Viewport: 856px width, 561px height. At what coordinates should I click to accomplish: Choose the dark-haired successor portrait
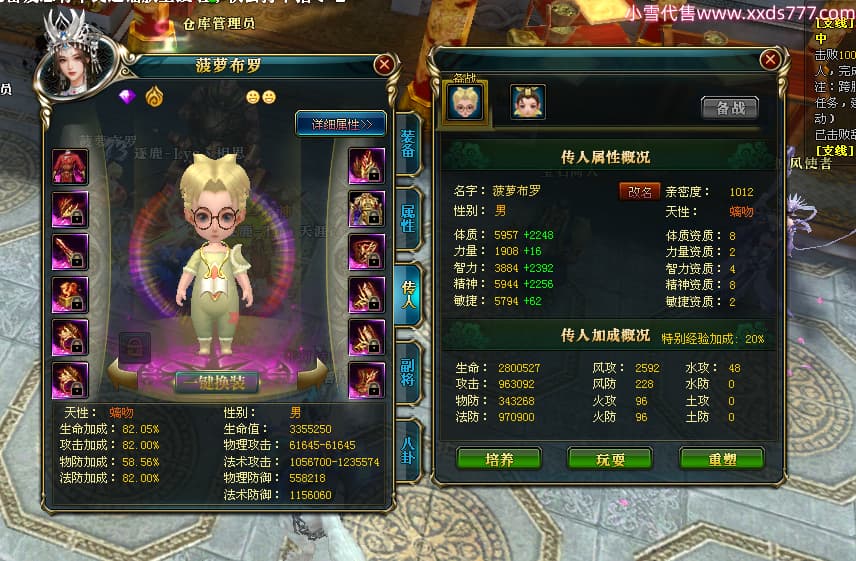click(527, 102)
